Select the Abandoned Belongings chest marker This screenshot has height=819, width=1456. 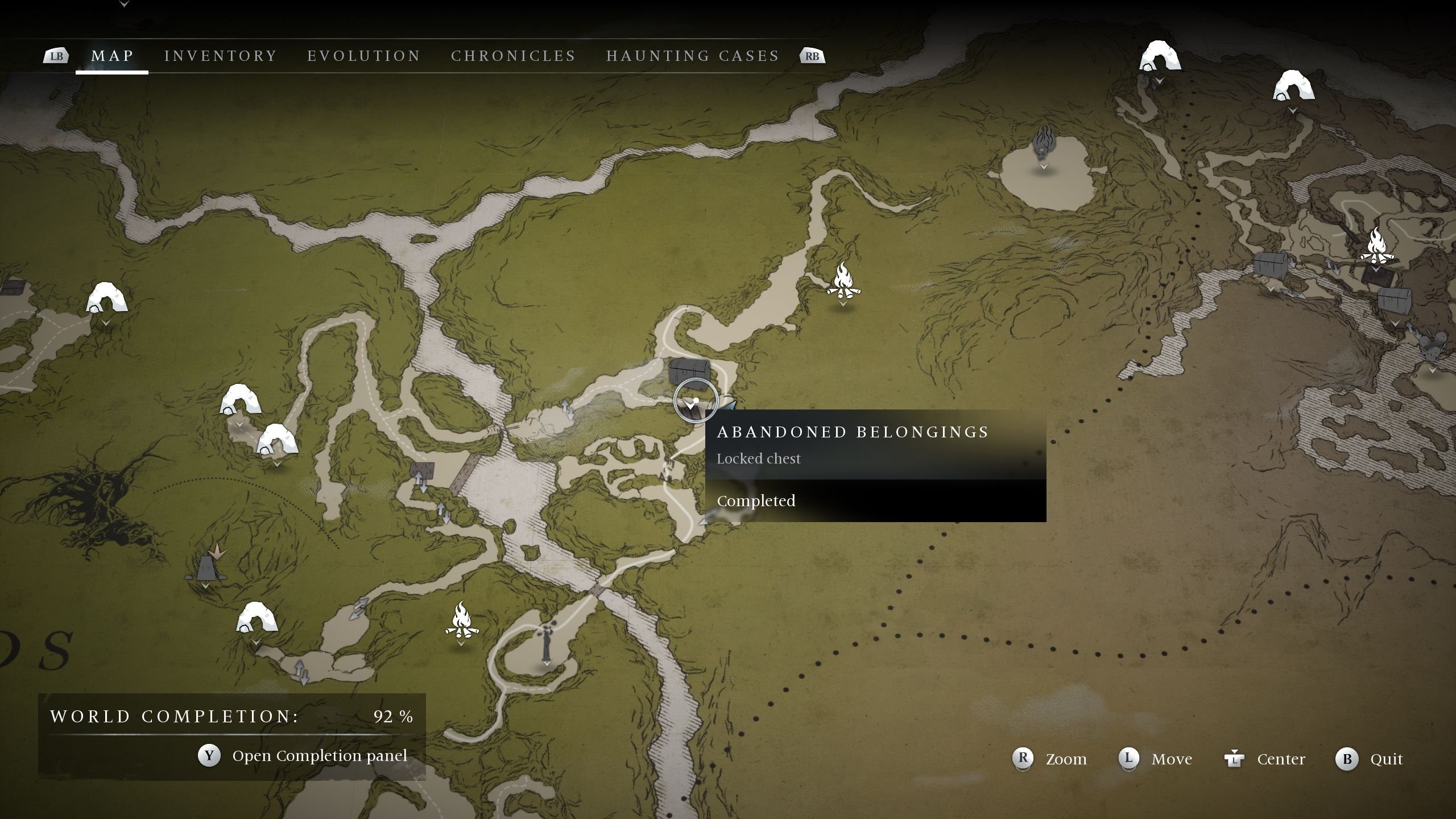pyautogui.click(x=689, y=372)
